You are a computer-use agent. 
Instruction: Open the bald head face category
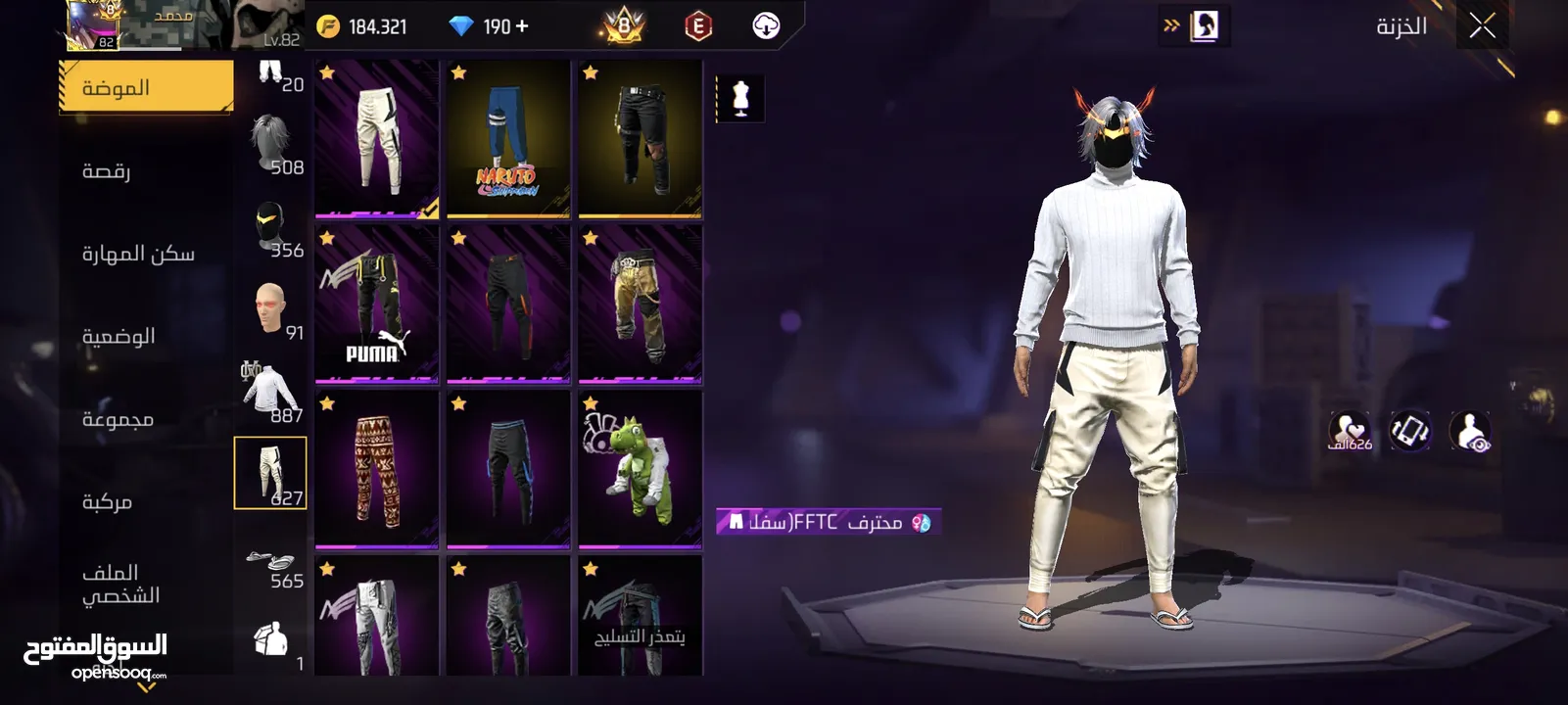[x=269, y=308]
